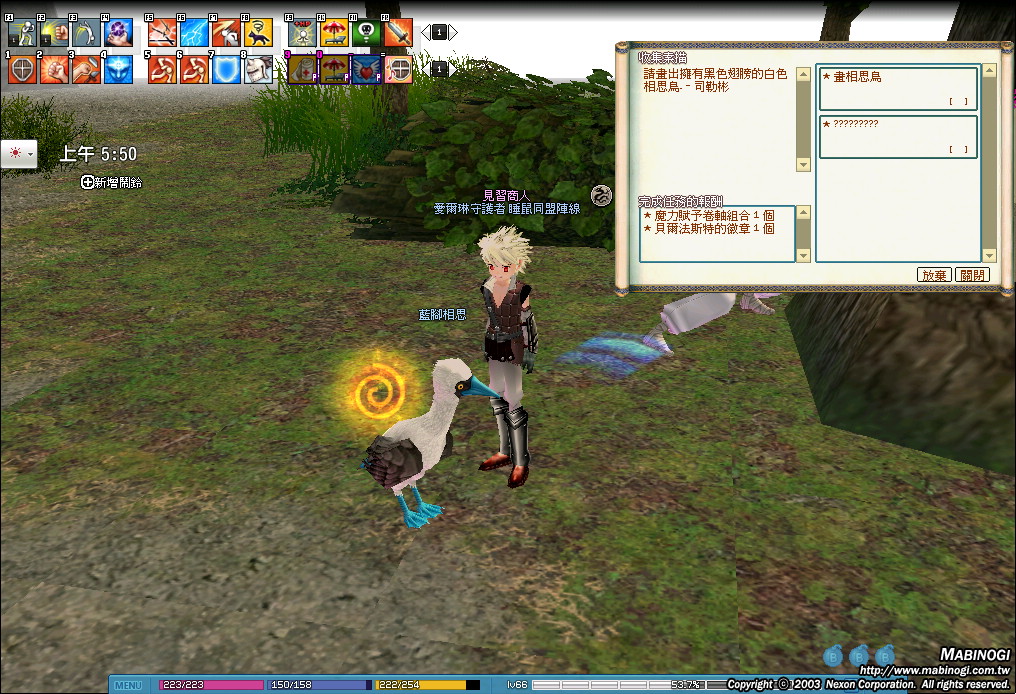Viewport: 1016px width, 694px height.
Task: Open the MENU button on the bottom bar
Action: (128, 685)
